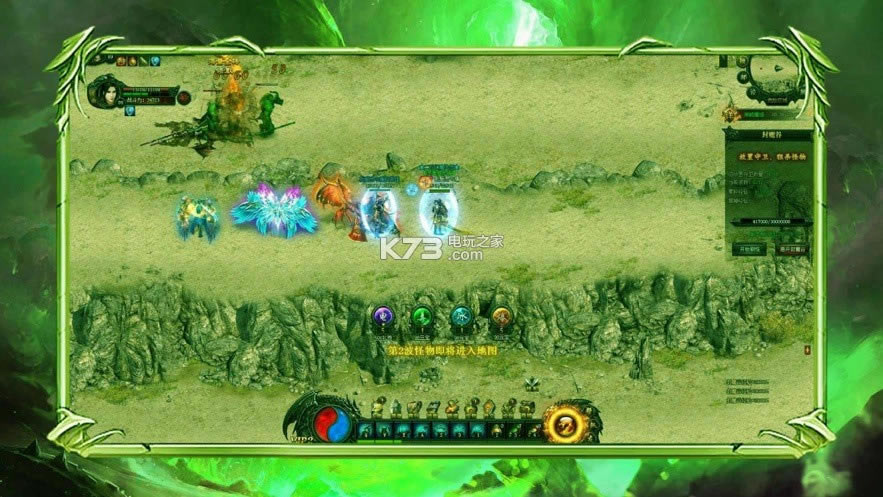Click the red-blue yin-yang health orb
883x497 pixels.
coord(328,424)
